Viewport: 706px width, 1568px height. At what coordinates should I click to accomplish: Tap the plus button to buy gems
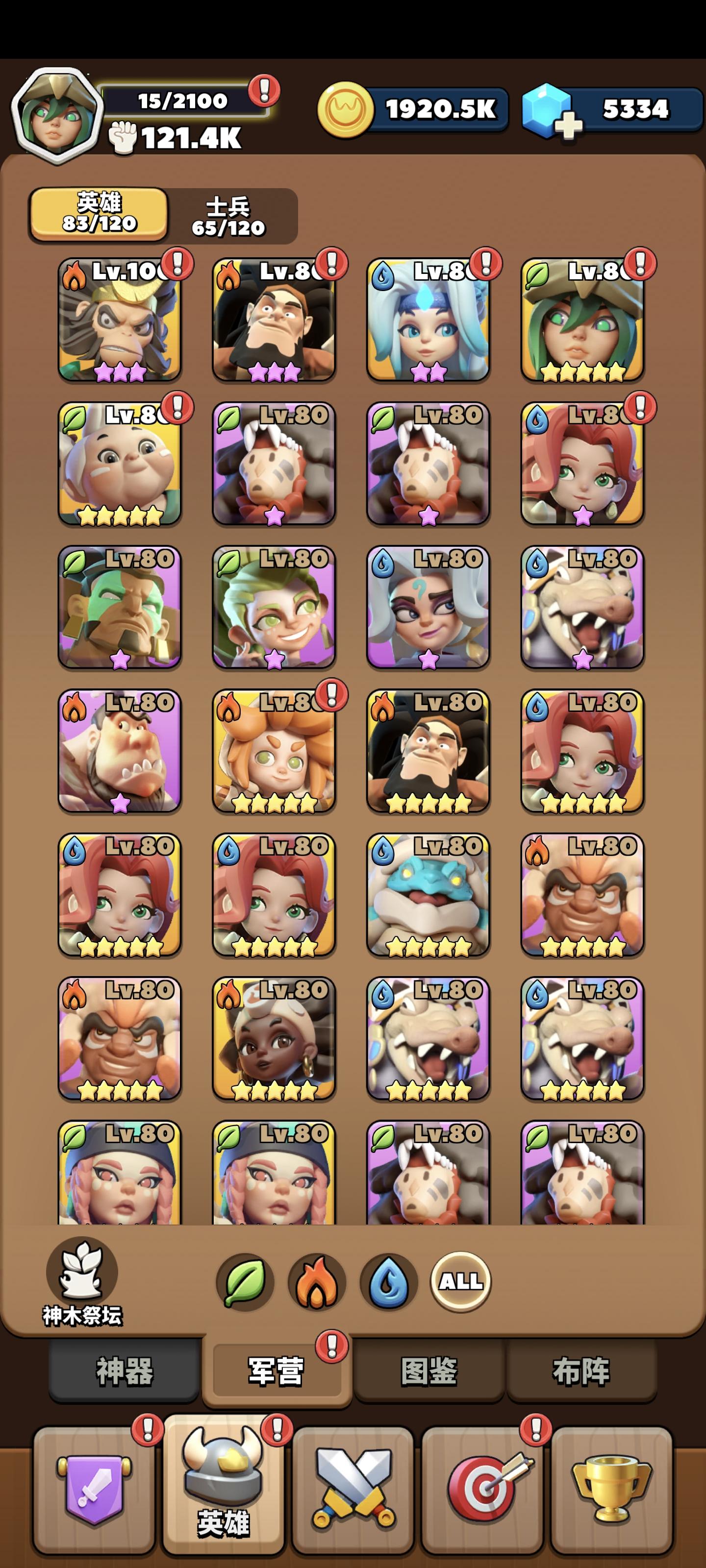568,125
